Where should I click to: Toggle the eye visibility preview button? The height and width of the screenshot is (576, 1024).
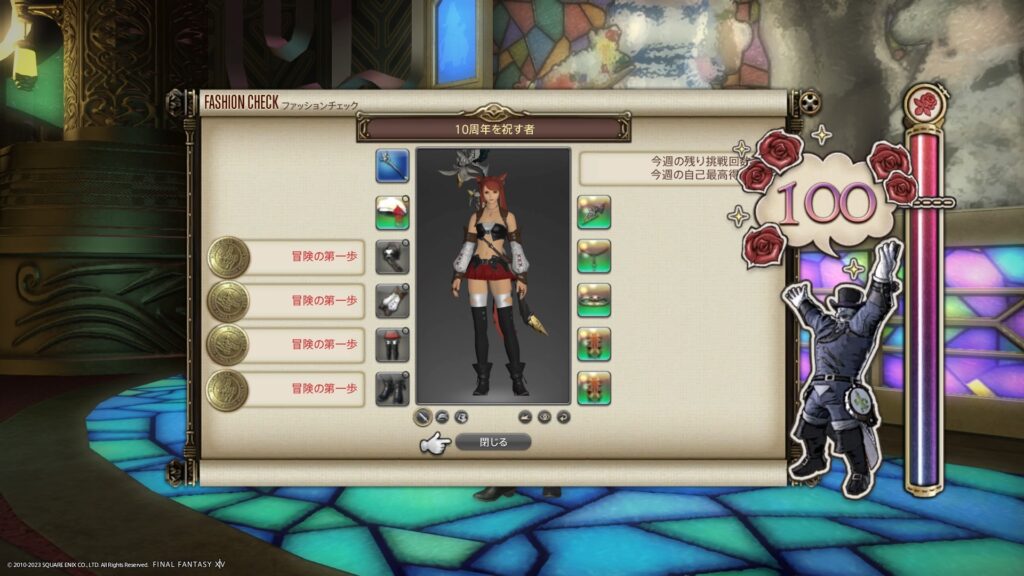click(x=544, y=416)
